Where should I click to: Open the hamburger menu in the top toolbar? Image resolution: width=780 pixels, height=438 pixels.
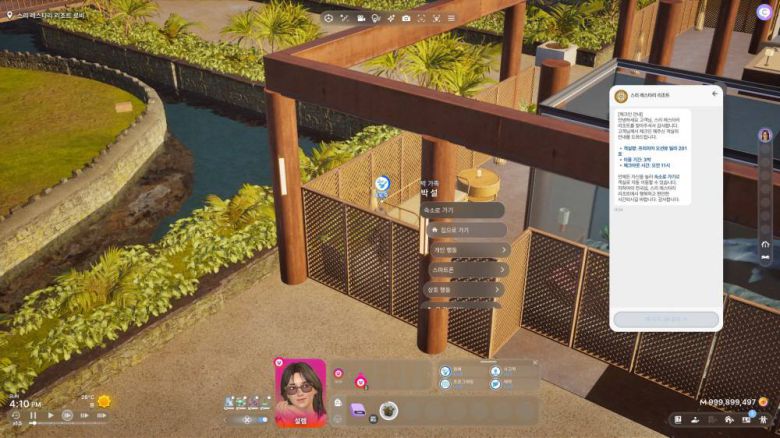click(451, 18)
